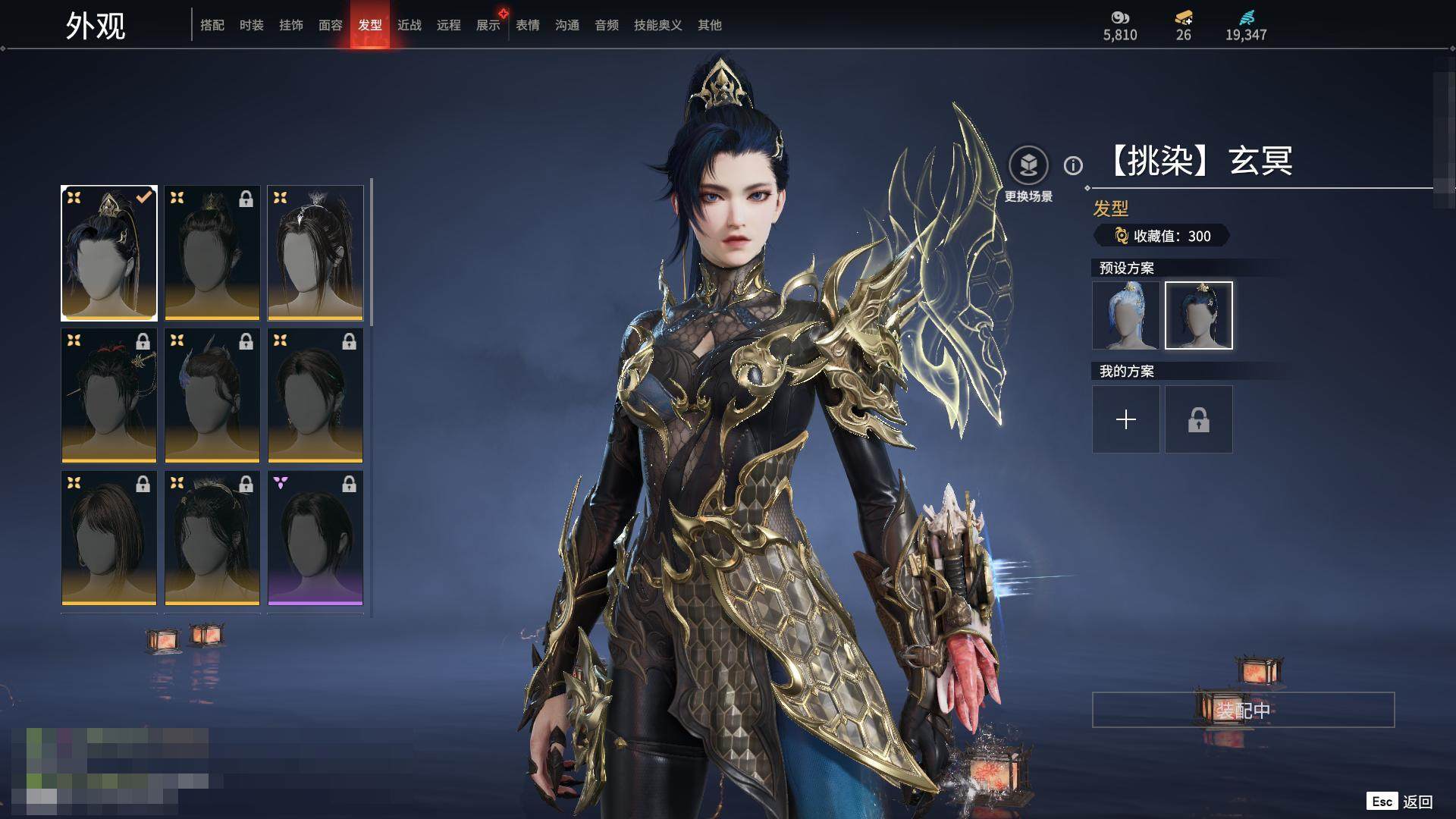Pick the purple-rarity locked hairstyle
Image resolution: width=1456 pixels, height=819 pixels.
[x=315, y=538]
